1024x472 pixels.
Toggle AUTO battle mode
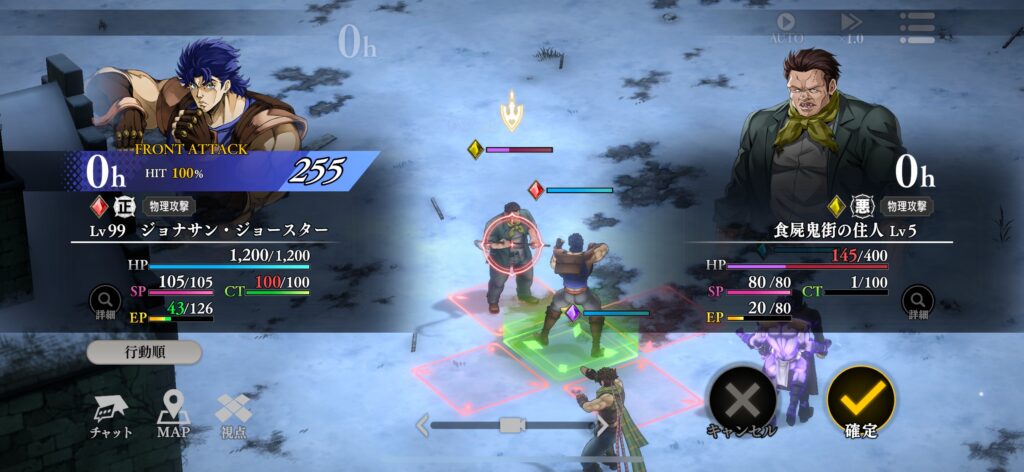(786, 27)
